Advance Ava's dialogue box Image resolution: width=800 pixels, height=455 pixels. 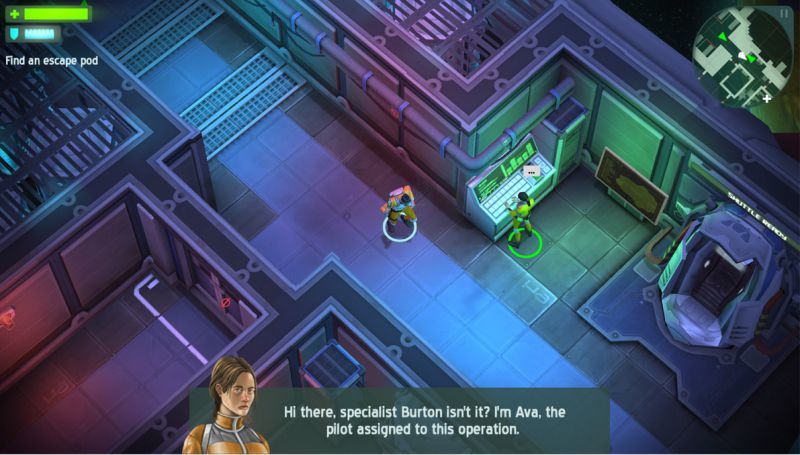click(x=400, y=420)
